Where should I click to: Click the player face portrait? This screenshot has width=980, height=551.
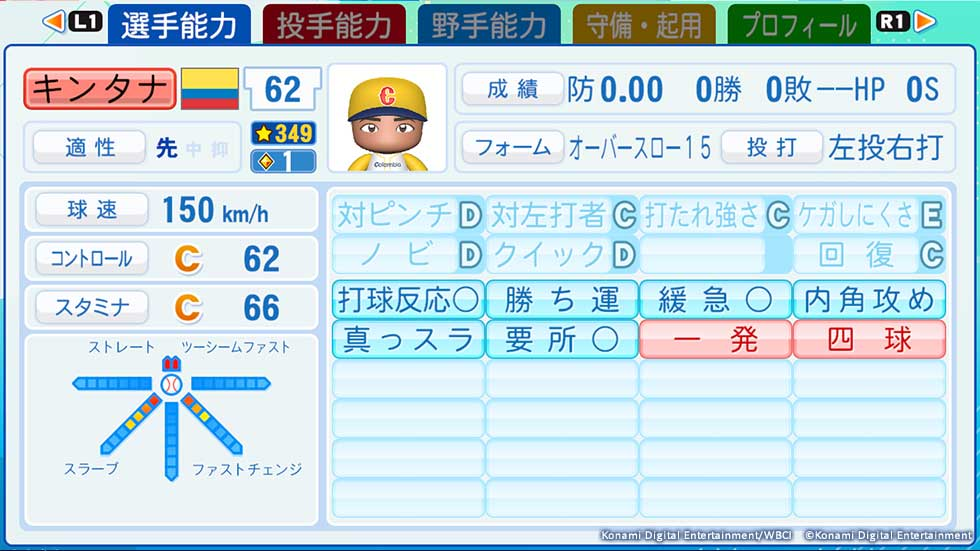(x=387, y=120)
